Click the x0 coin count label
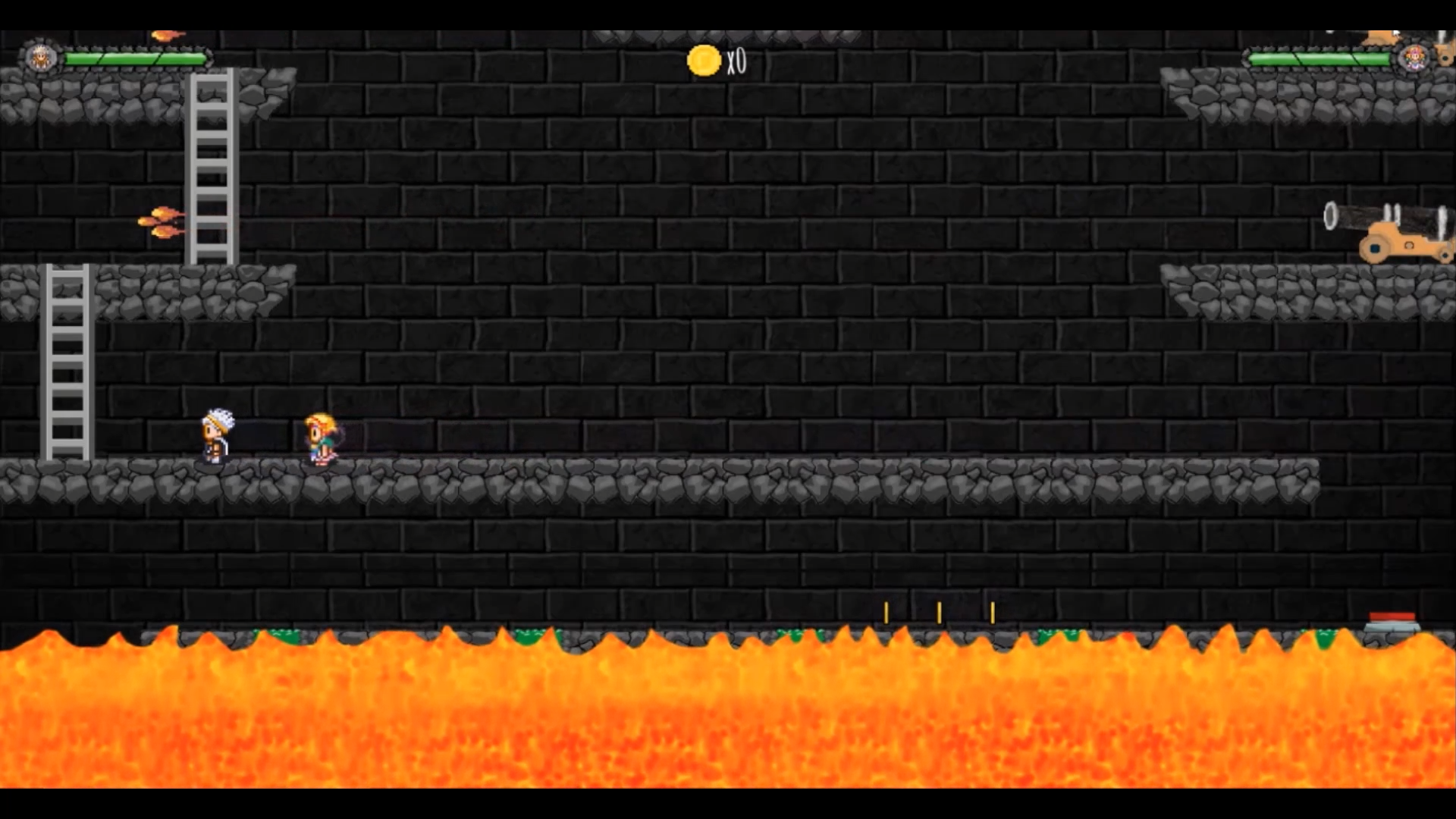Screen dimensions: 1456x819 point(737,61)
